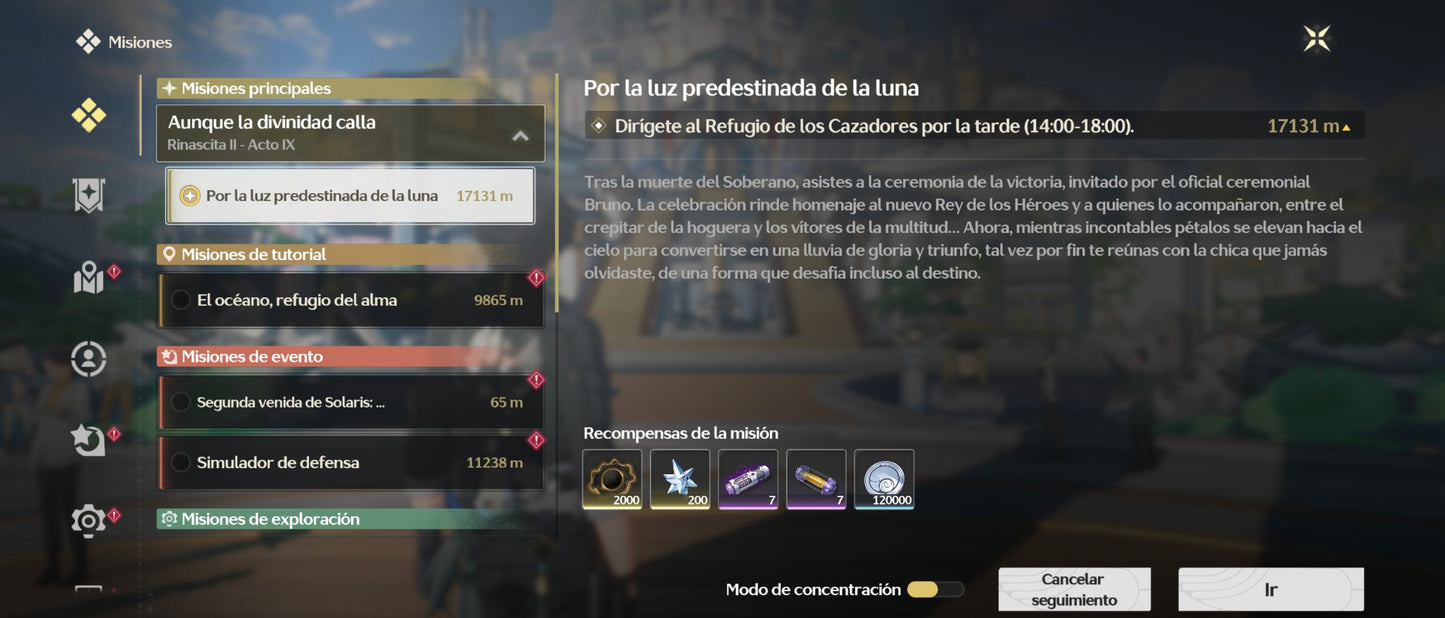The width and height of the screenshot is (1445, 618).
Task: Click the "Cancelar seguimiento" button
Action: 1074,590
